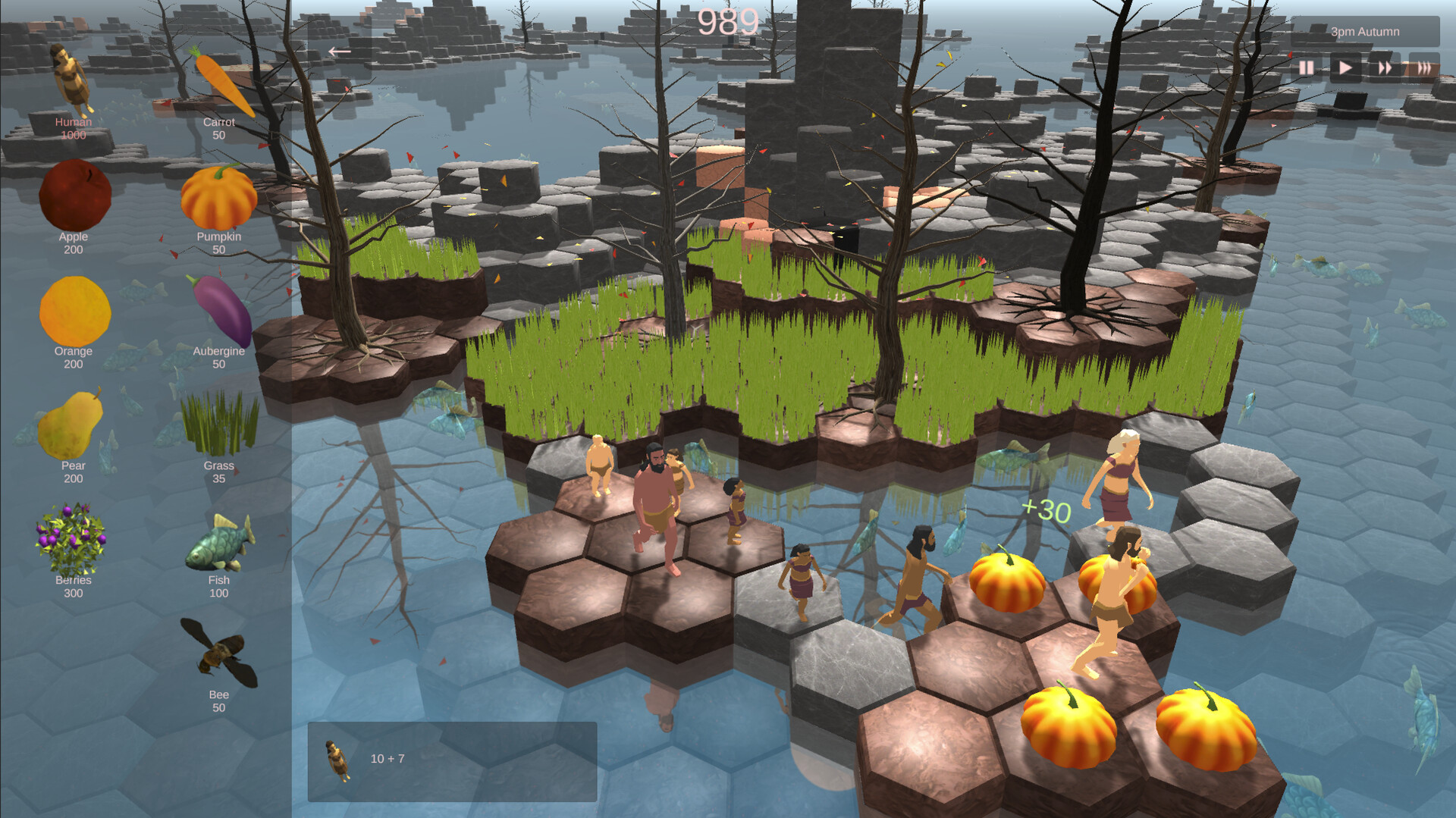Screen dimensions: 1456x818
Task: Select the Pear spawn icon
Action: tap(73, 427)
